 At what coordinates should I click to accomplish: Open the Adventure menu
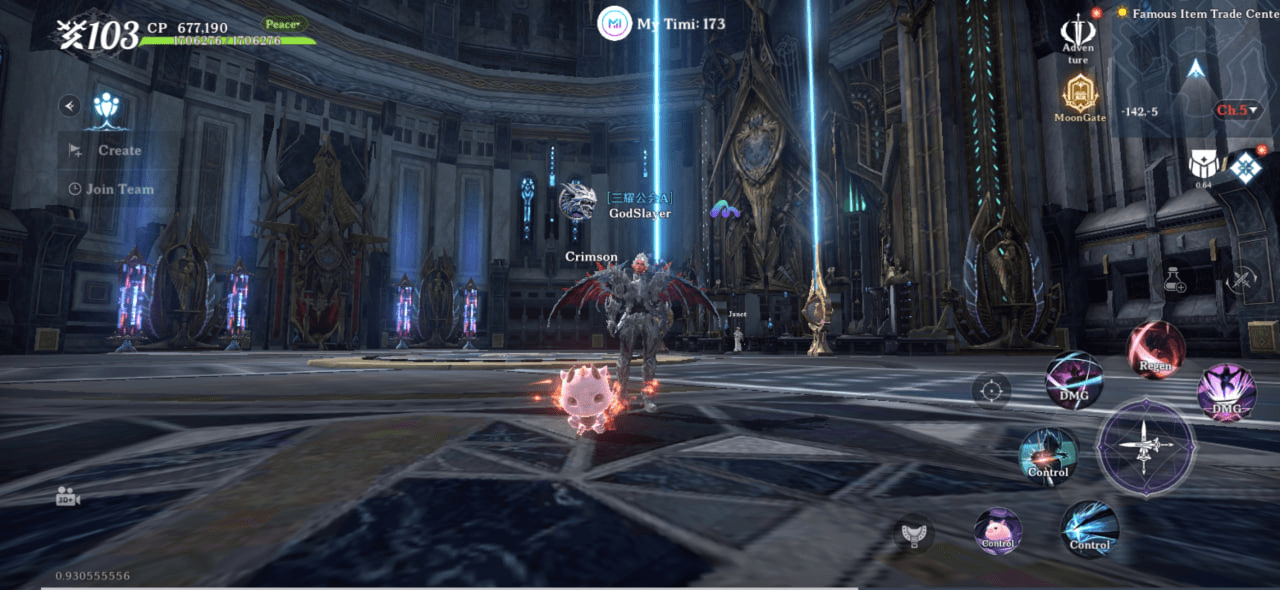pos(1078,37)
